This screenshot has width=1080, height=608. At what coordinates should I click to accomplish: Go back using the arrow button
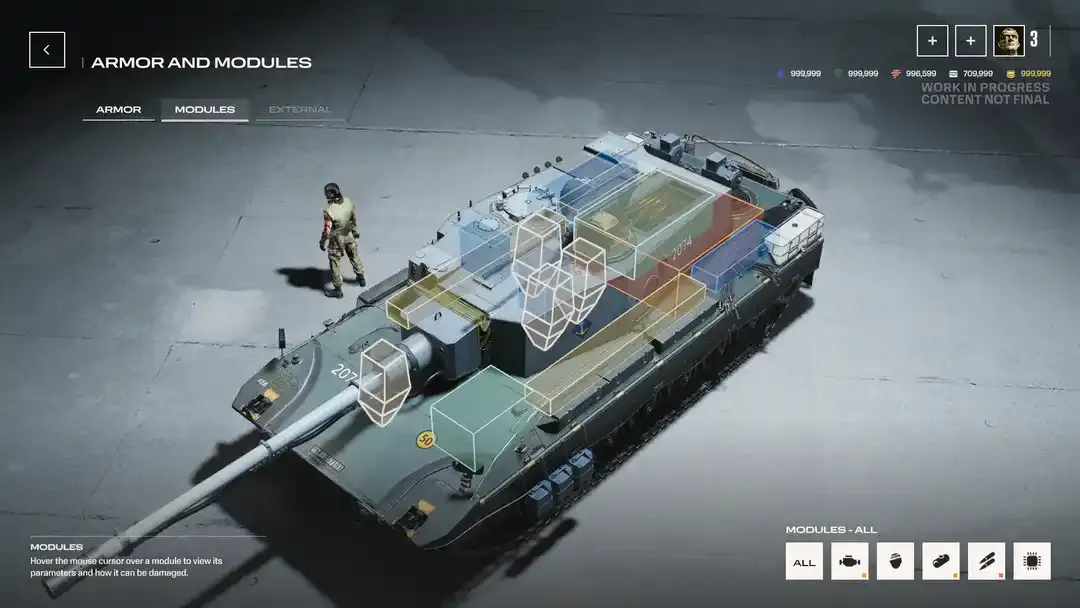(x=47, y=50)
